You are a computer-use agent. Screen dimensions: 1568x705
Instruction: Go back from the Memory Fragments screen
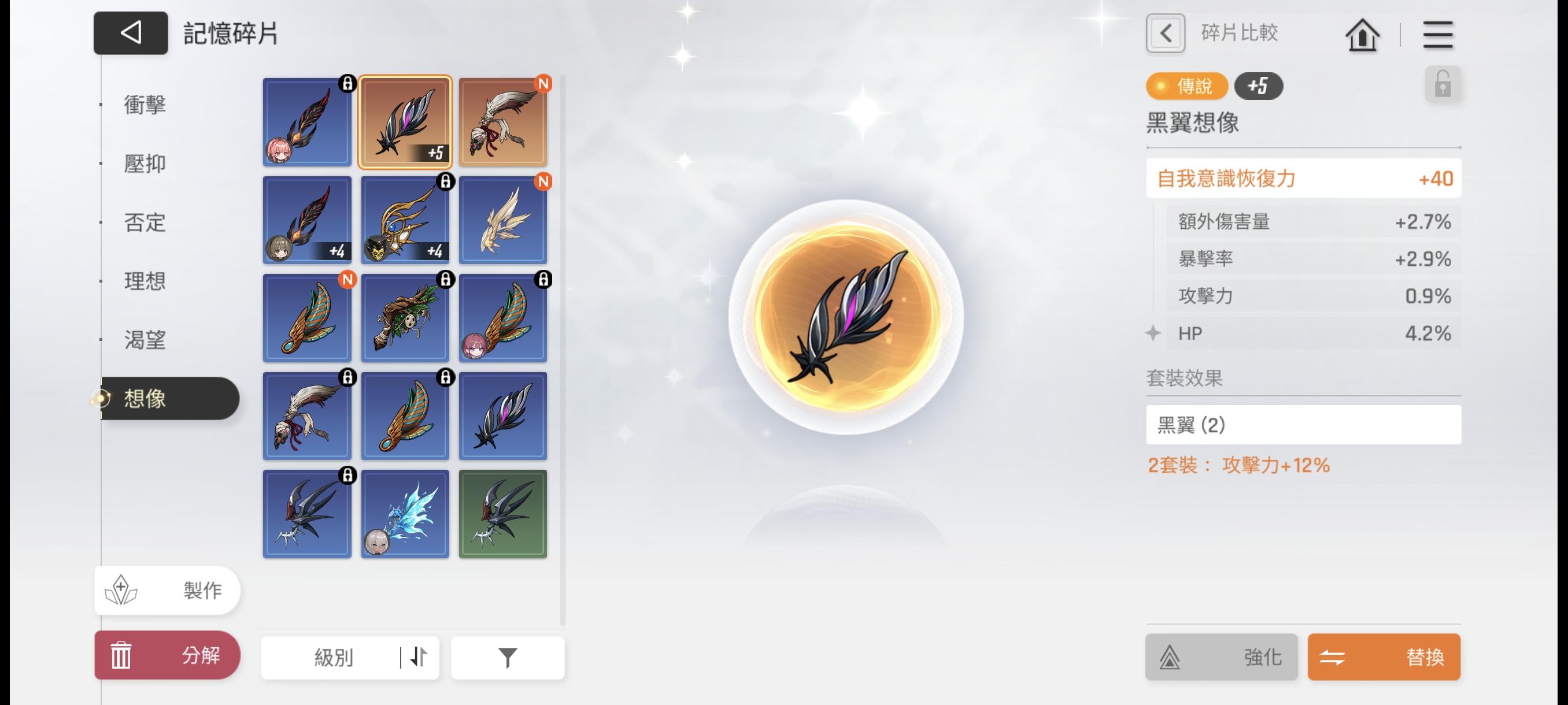(x=130, y=33)
